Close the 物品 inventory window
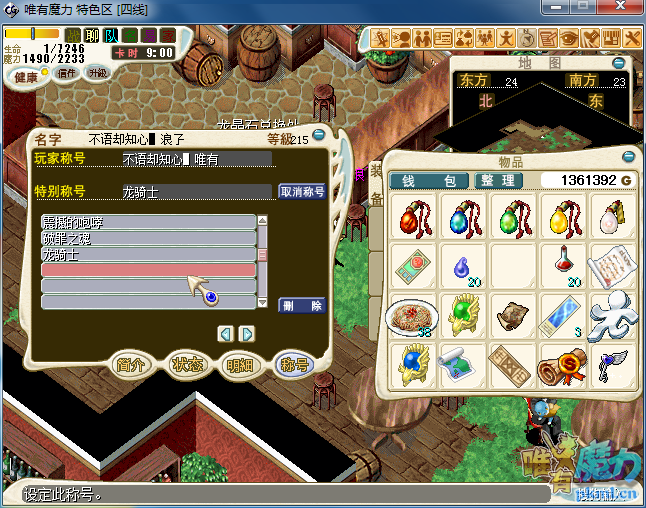The height and width of the screenshot is (508, 646). point(629,156)
